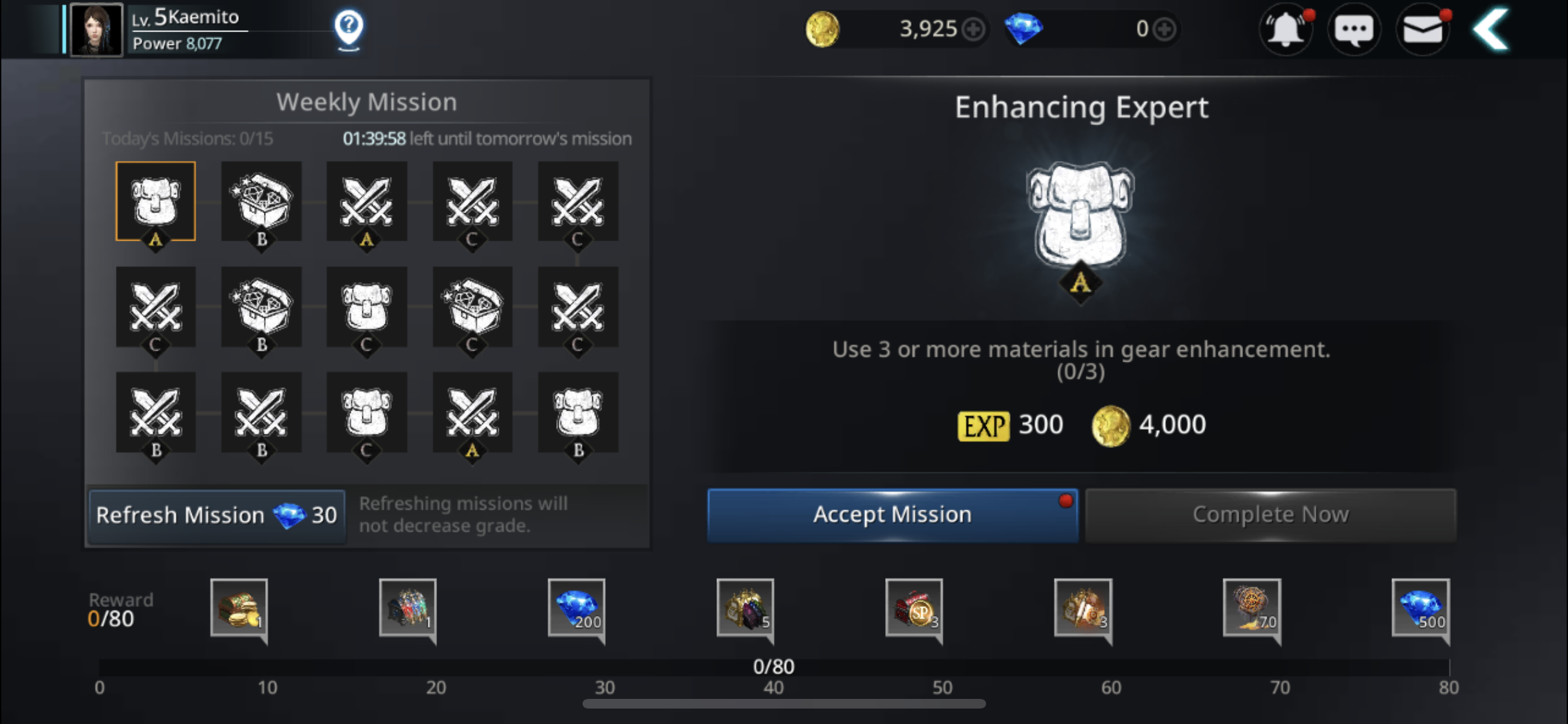Viewport: 1568px width, 724px height.
Task: Open the mailbox
Action: (1423, 29)
